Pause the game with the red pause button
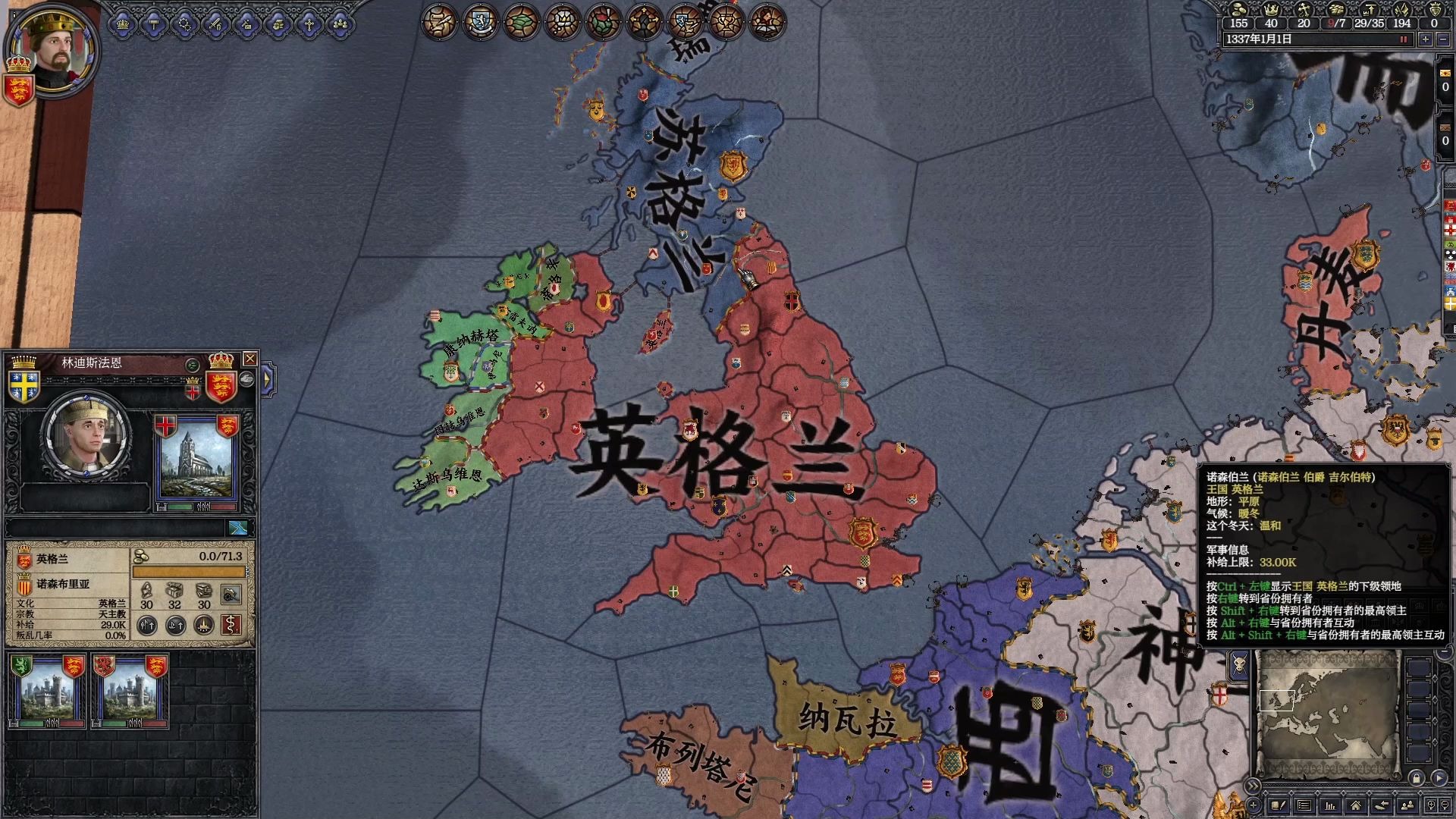Screen dimensions: 1456x819 (x=1404, y=39)
